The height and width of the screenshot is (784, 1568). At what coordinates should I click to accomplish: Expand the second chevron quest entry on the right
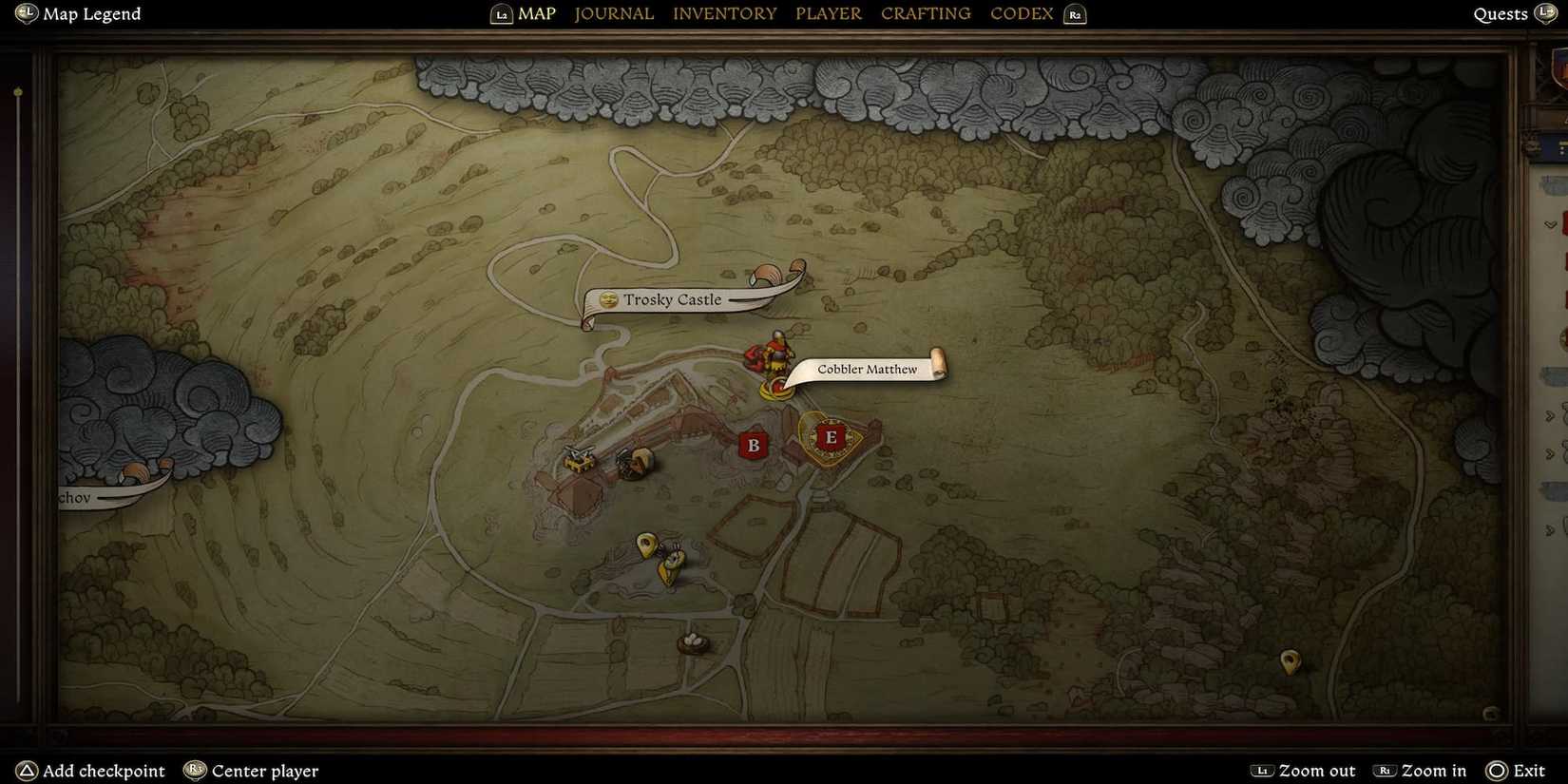(x=1549, y=414)
